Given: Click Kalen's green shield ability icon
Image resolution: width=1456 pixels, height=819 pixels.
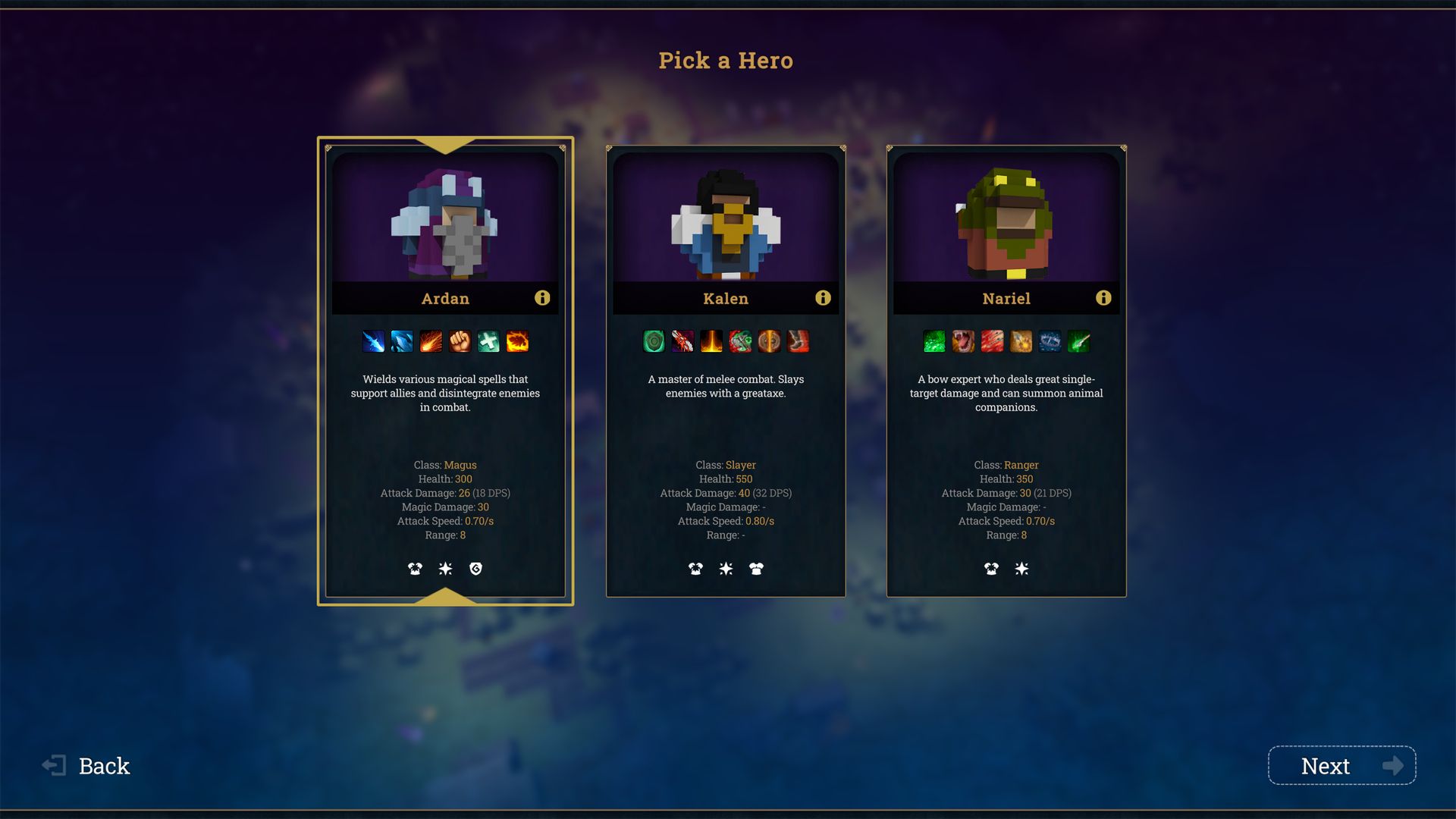Looking at the screenshot, I should pos(654,342).
